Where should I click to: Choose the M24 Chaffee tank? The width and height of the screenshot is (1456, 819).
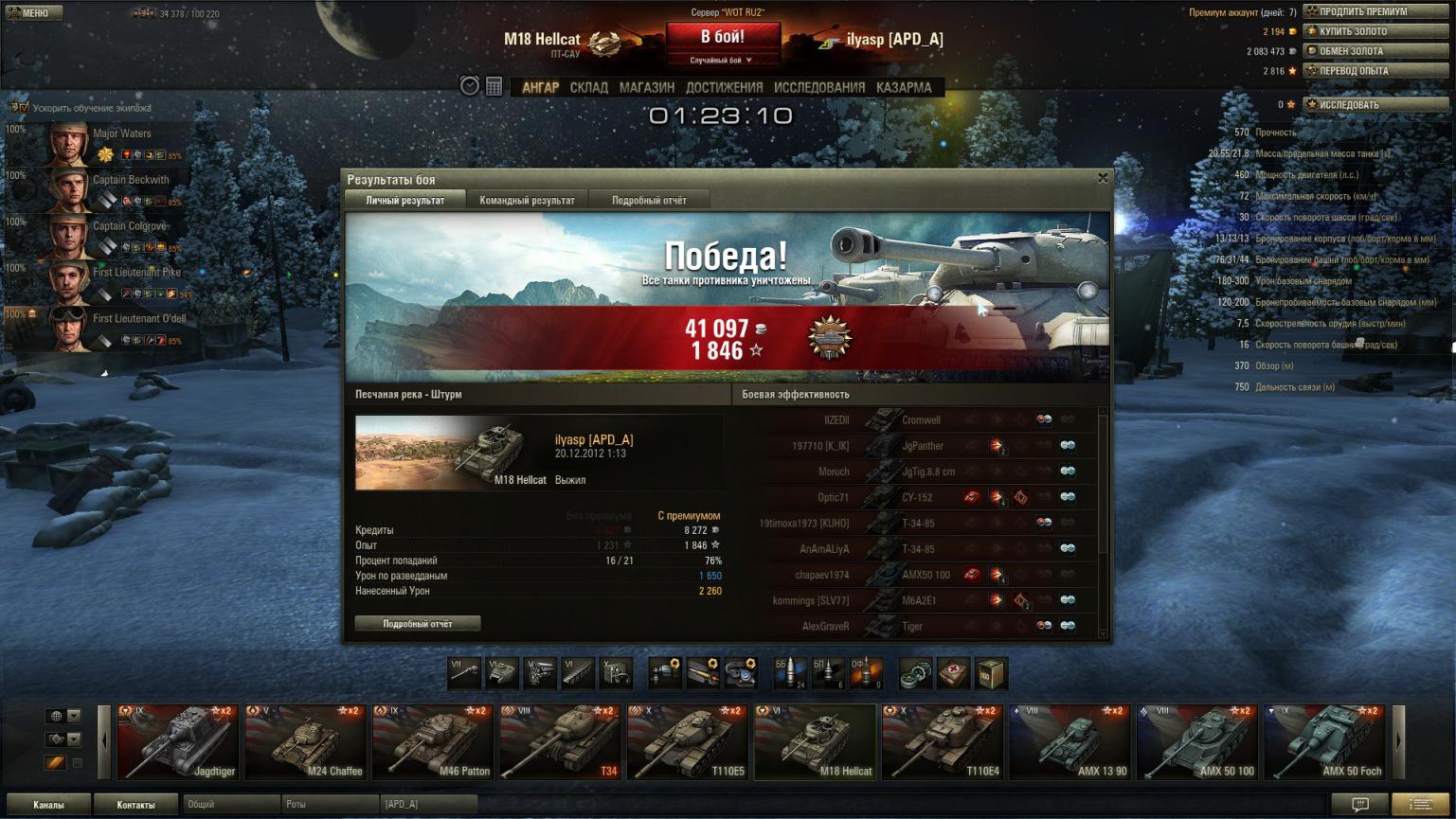305,741
